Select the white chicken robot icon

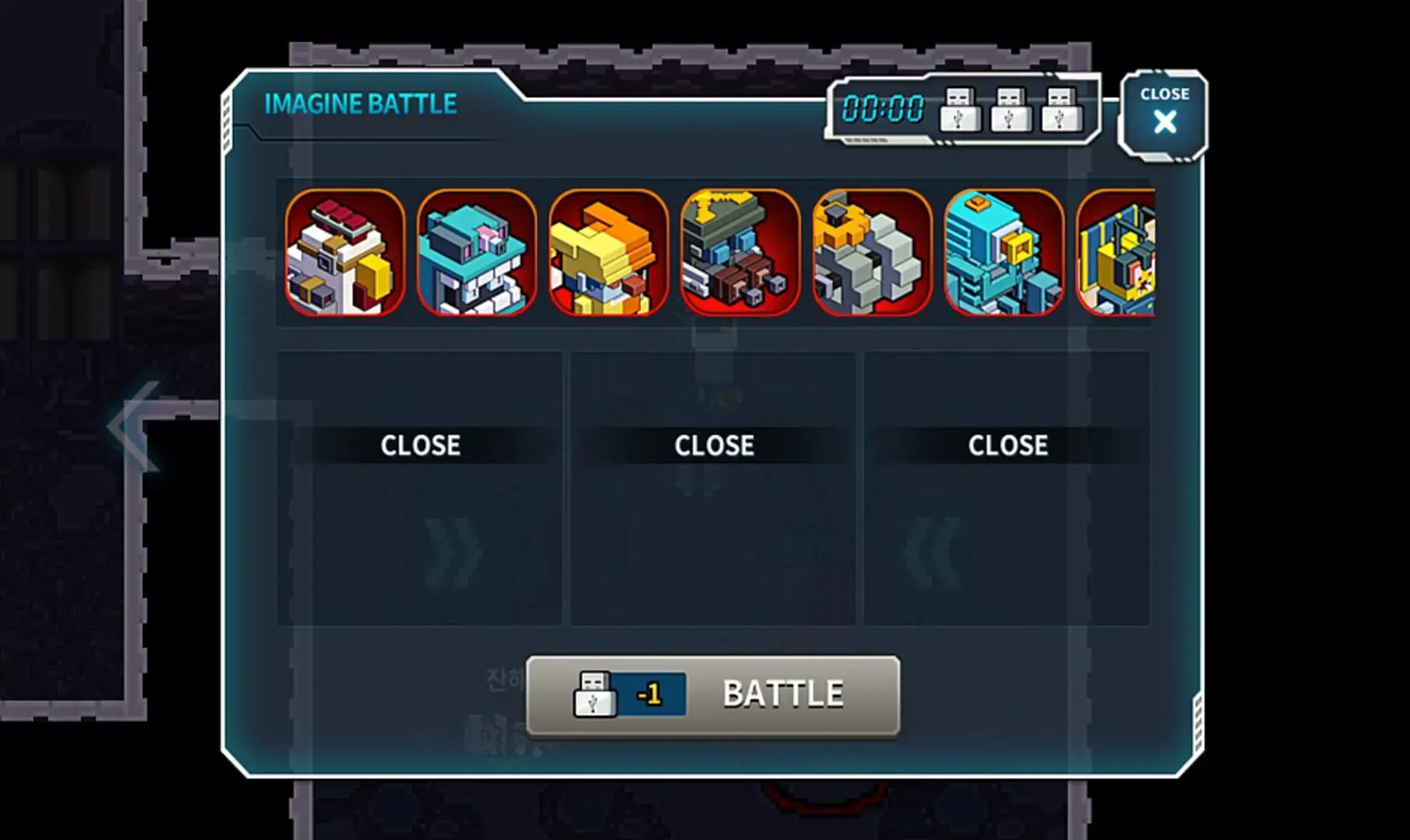345,253
